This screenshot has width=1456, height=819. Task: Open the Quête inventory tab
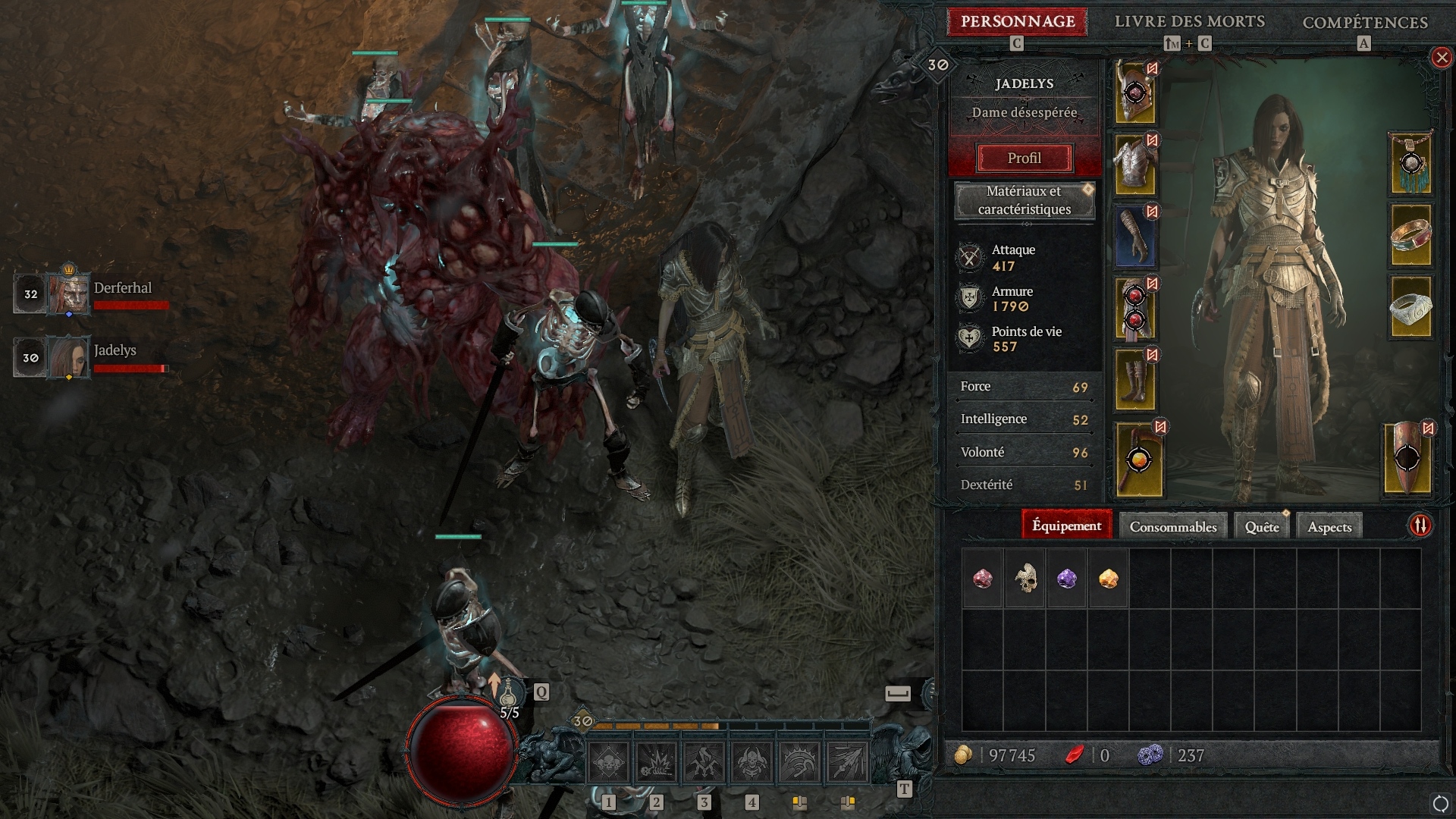pyautogui.click(x=1261, y=526)
